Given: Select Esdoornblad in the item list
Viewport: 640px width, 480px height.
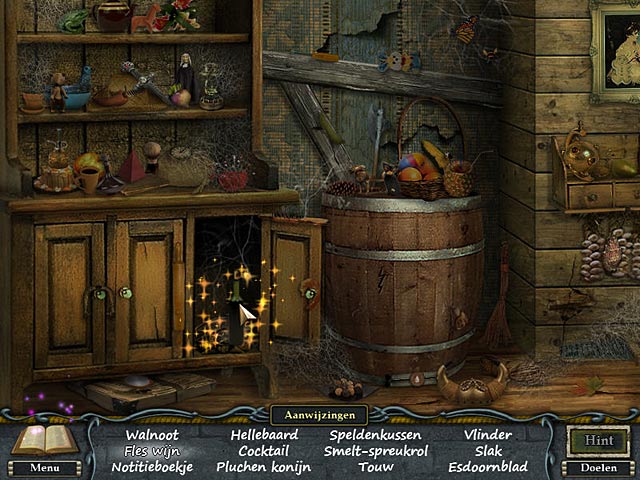Looking at the screenshot, I should (x=488, y=467).
